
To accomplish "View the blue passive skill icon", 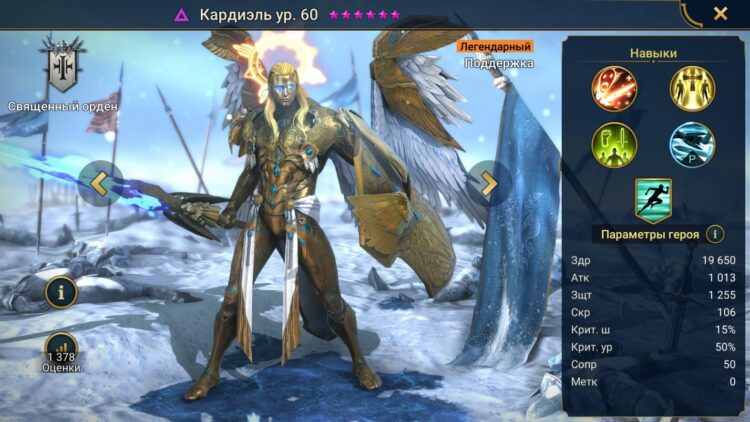I will 691,144.
